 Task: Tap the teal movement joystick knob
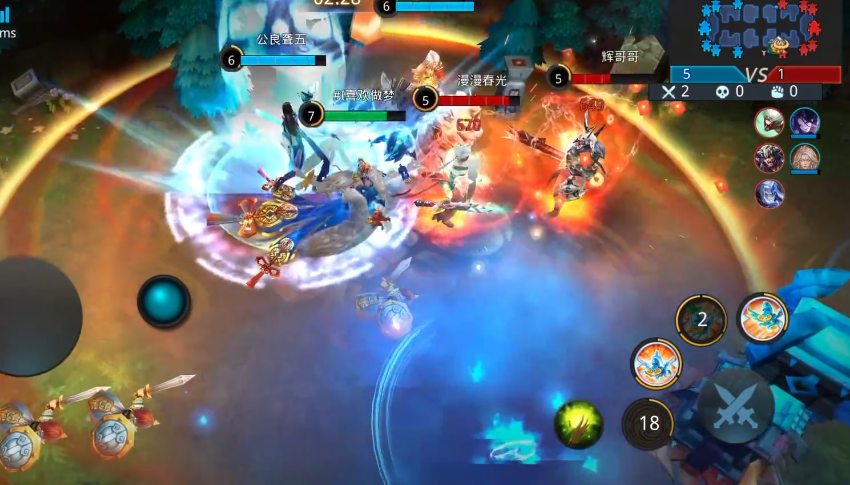pos(163,301)
